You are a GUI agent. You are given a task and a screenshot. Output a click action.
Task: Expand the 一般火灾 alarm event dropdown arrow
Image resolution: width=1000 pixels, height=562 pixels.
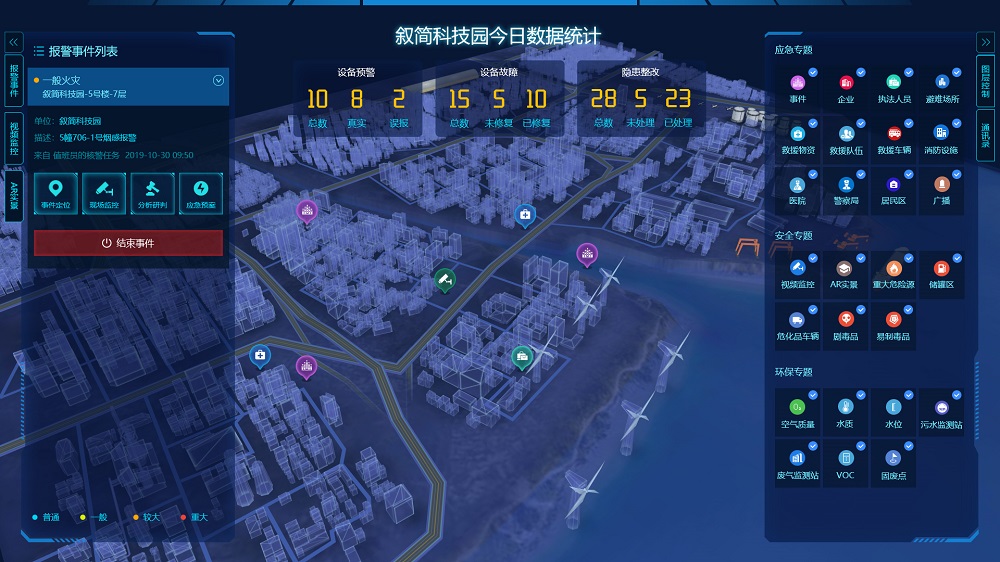tap(218, 81)
